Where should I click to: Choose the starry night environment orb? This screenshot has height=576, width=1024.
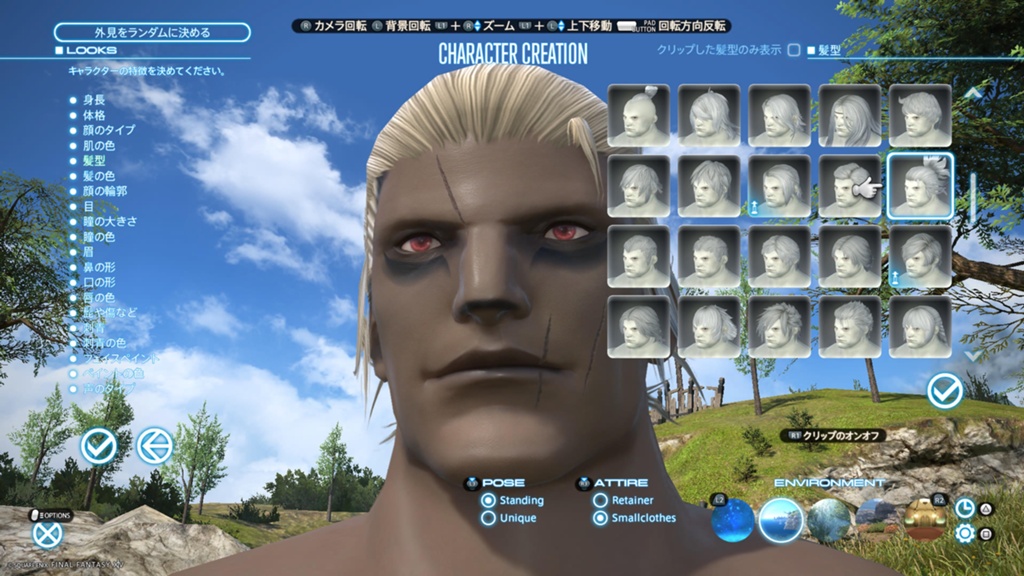point(733,520)
